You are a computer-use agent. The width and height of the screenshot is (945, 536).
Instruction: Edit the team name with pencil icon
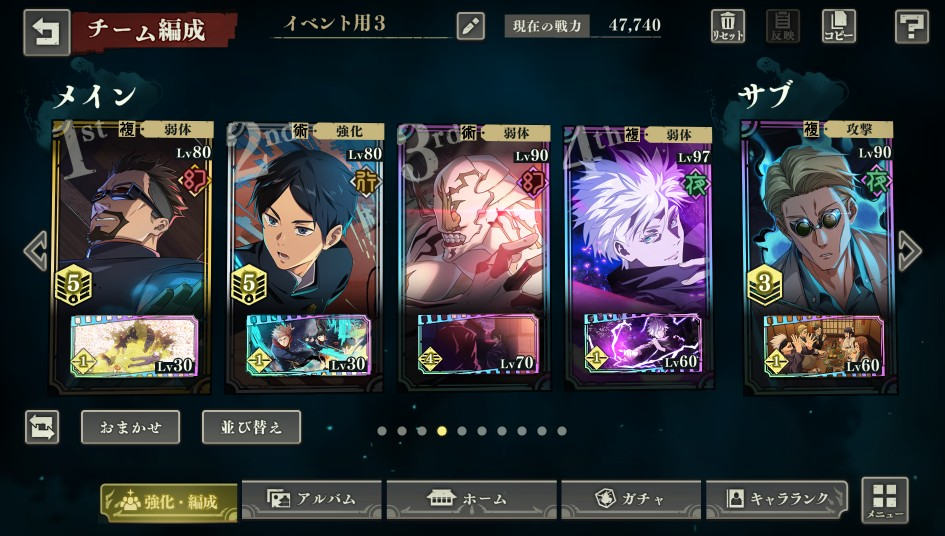470,26
